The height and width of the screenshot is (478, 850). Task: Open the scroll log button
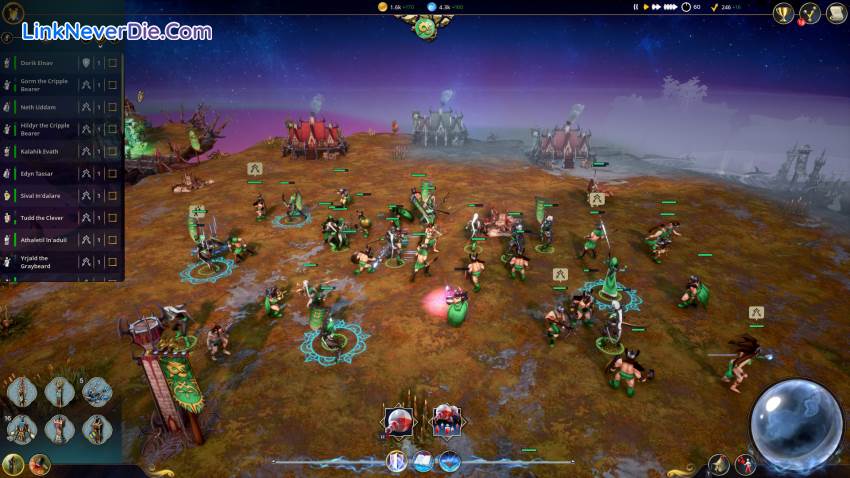(x=837, y=13)
